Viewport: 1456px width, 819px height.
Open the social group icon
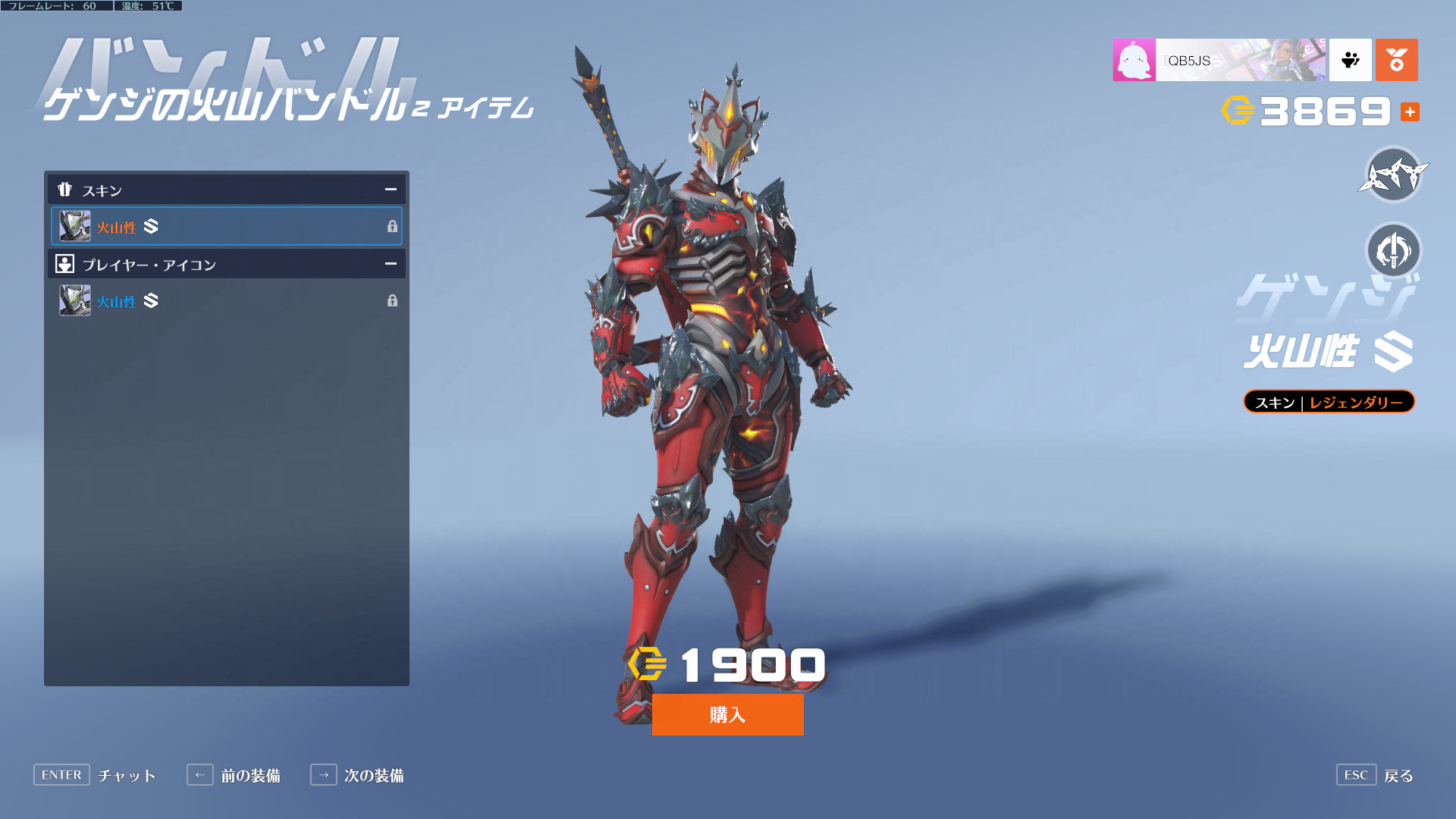tap(1350, 60)
